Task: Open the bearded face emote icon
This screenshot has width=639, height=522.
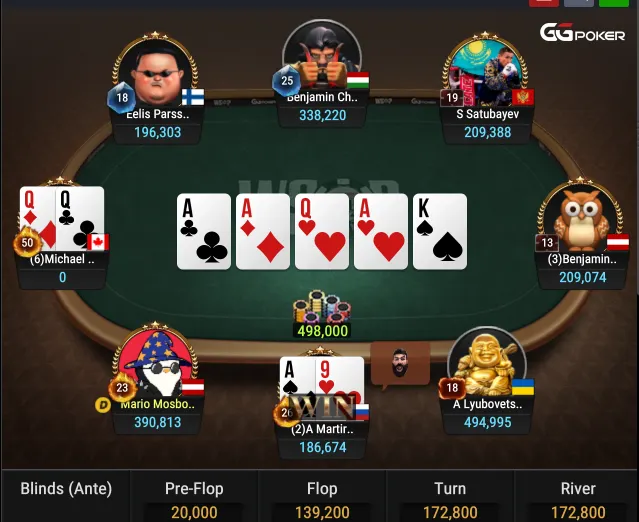Action: (400, 364)
